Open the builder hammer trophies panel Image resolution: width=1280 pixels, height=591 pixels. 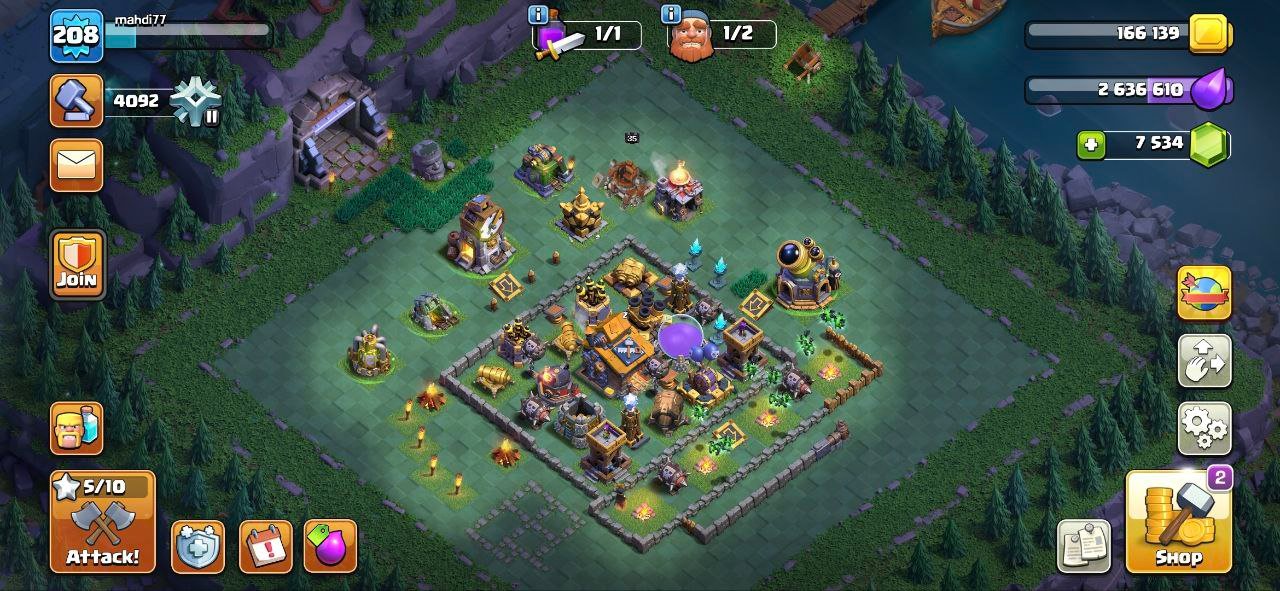tap(77, 101)
